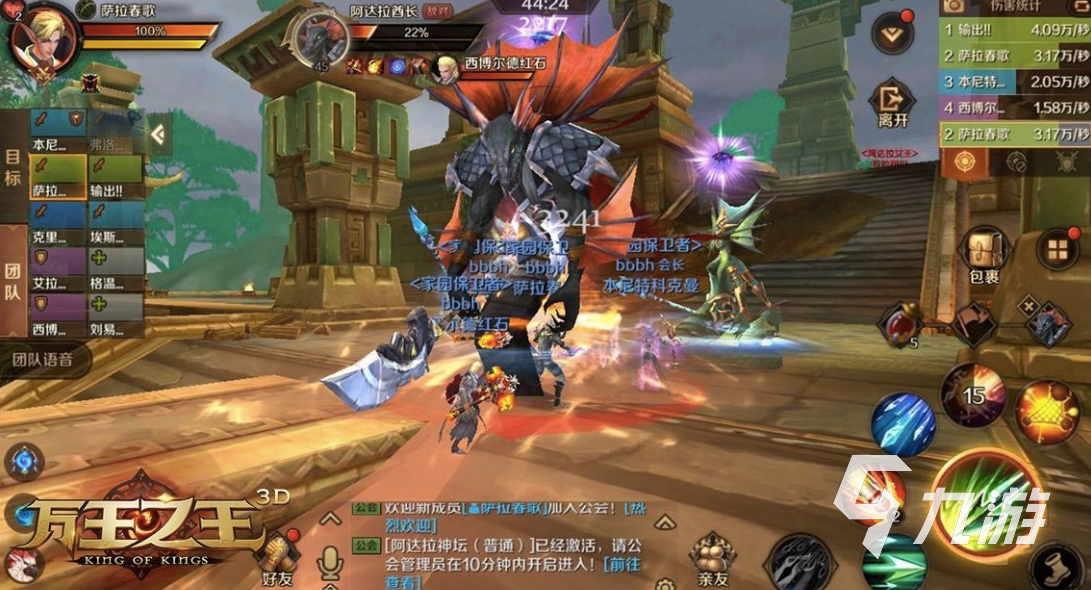
Task: Collapse the team panel with the arrow
Action: point(158,133)
